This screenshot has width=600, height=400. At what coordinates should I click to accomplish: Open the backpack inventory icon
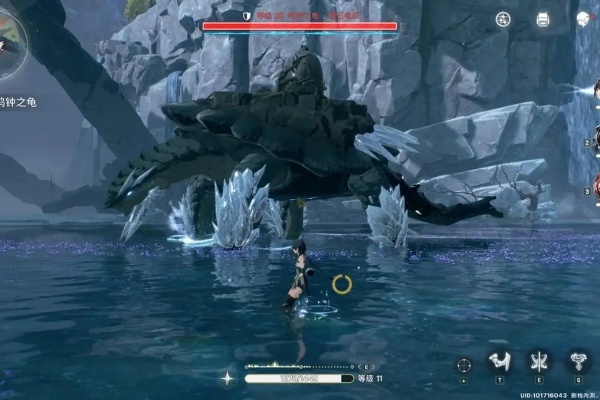pos(543,19)
